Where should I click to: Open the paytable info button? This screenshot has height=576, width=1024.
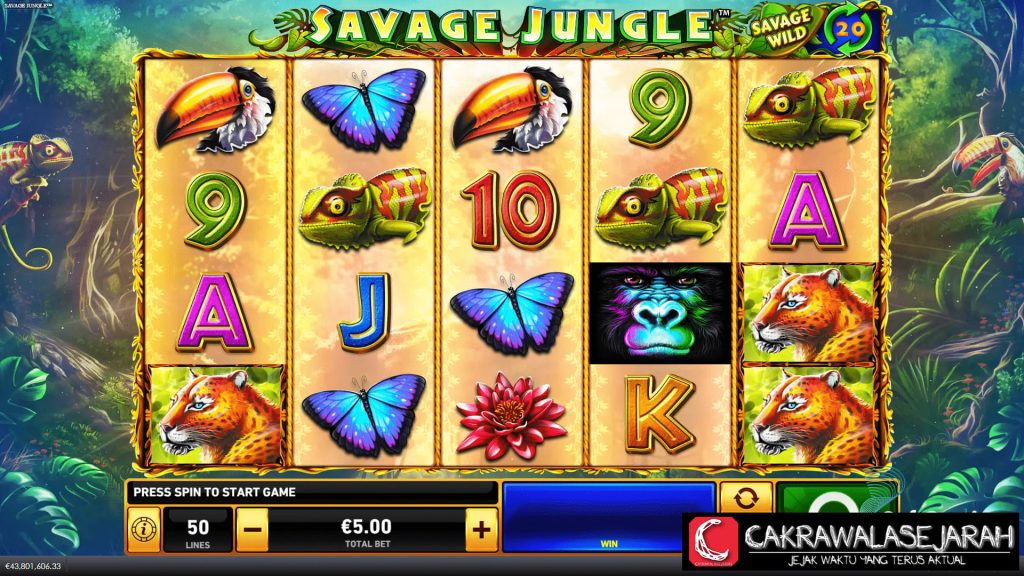tap(142, 528)
